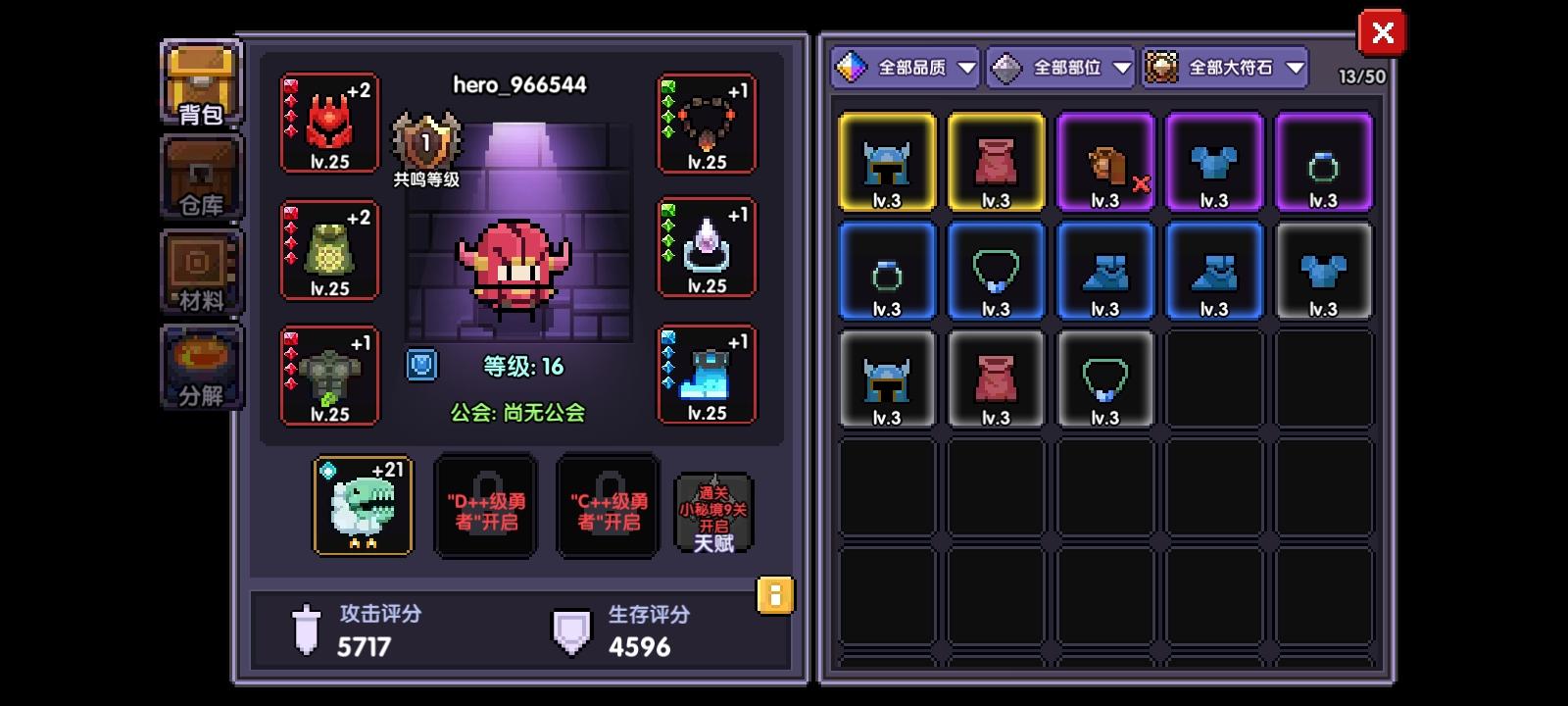This screenshot has height=706, width=1568.
Task: Open the 分解 decompose furnace panel
Action: click(x=199, y=366)
